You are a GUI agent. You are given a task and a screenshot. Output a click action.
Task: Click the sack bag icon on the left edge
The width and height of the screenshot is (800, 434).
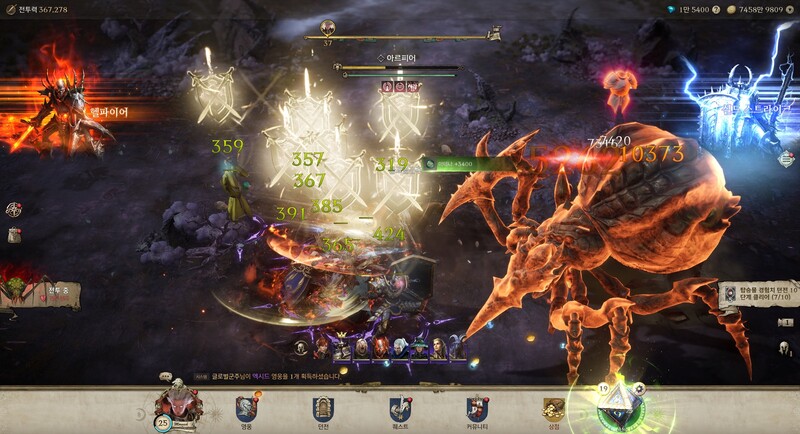pos(14,234)
